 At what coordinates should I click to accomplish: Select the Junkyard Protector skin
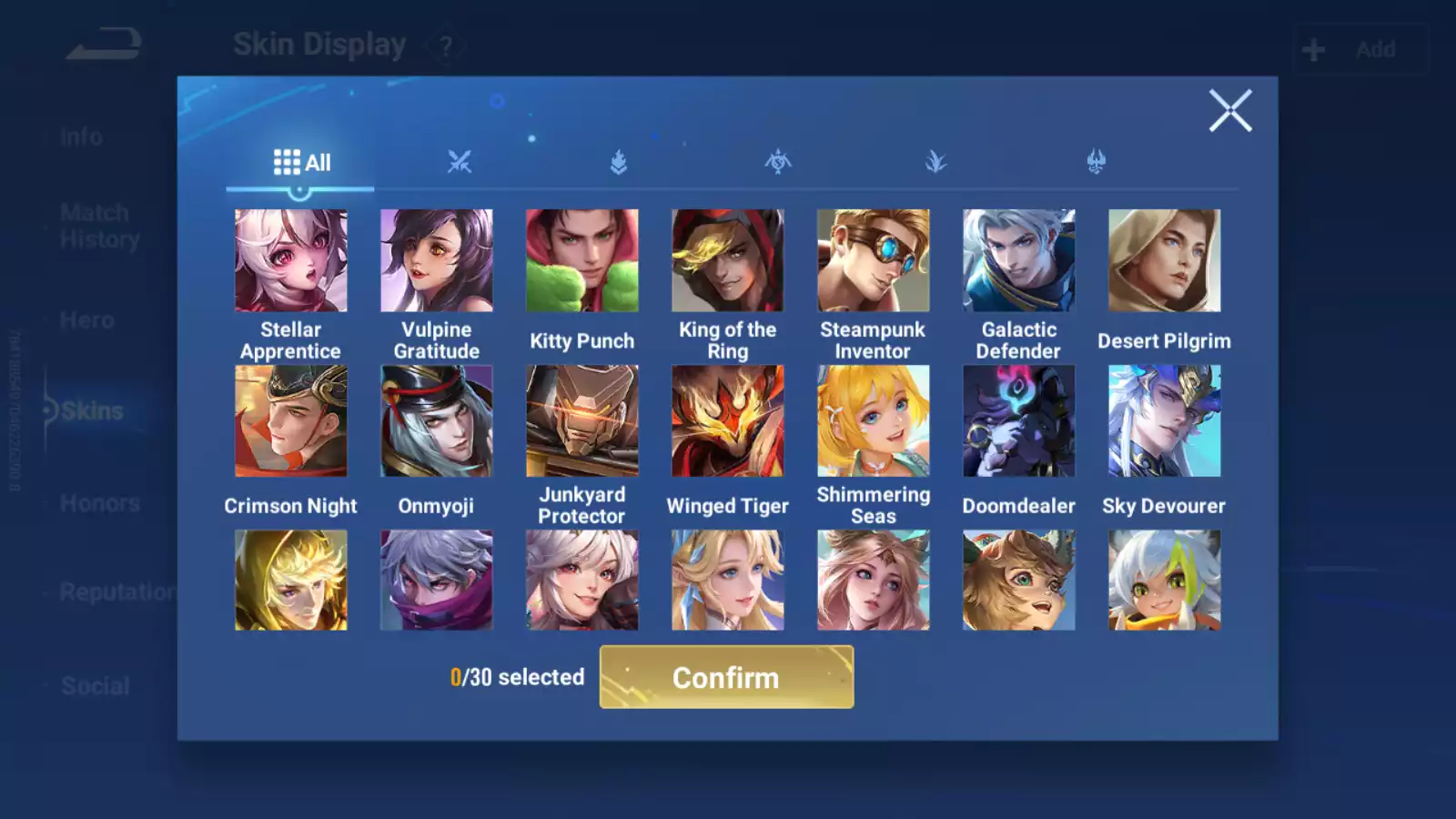click(582, 421)
